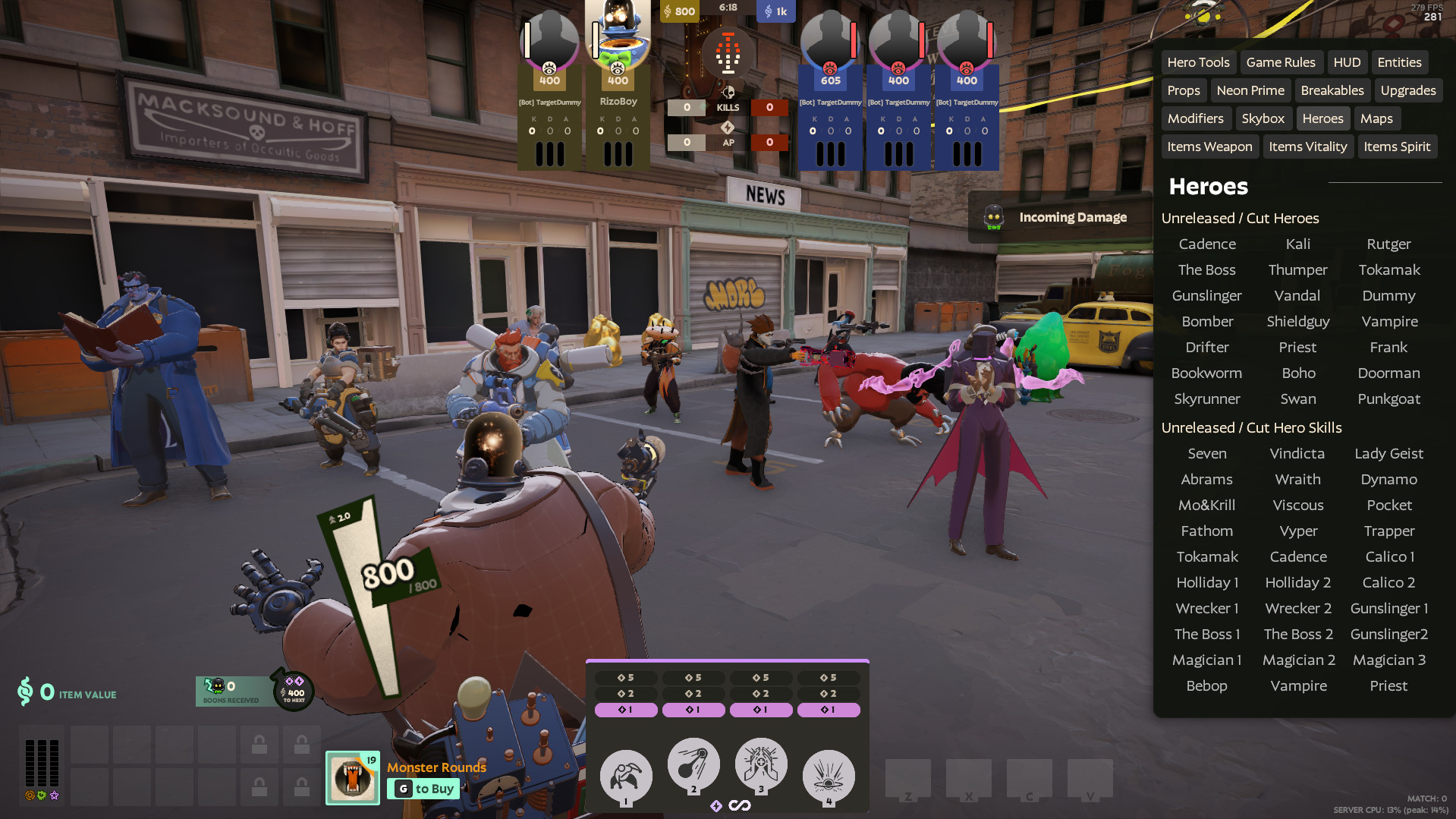Select Punkgoat from the hero list
1456x819 pixels.
pyautogui.click(x=1388, y=398)
